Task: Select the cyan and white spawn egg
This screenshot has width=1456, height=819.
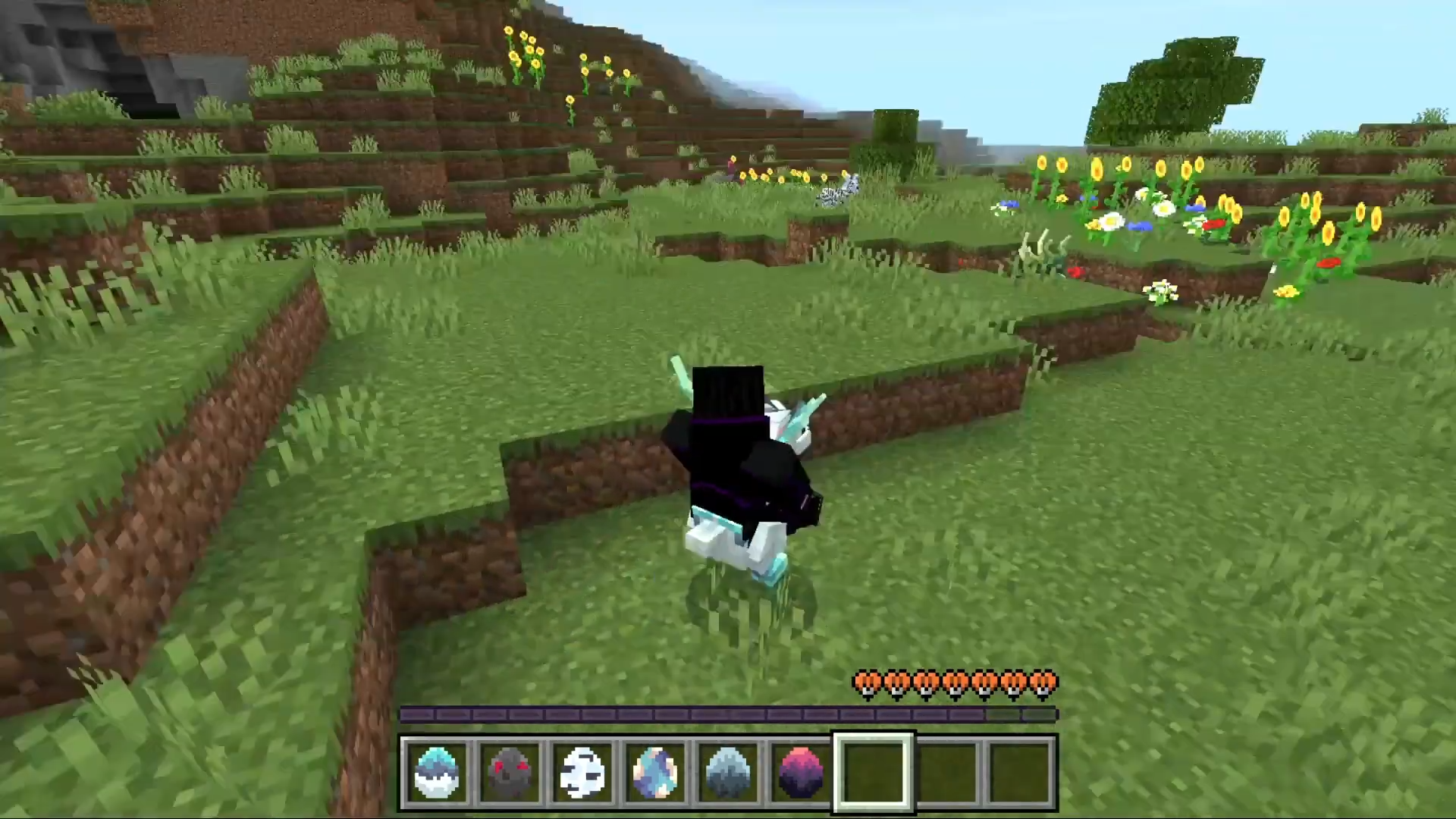Action: [437, 772]
